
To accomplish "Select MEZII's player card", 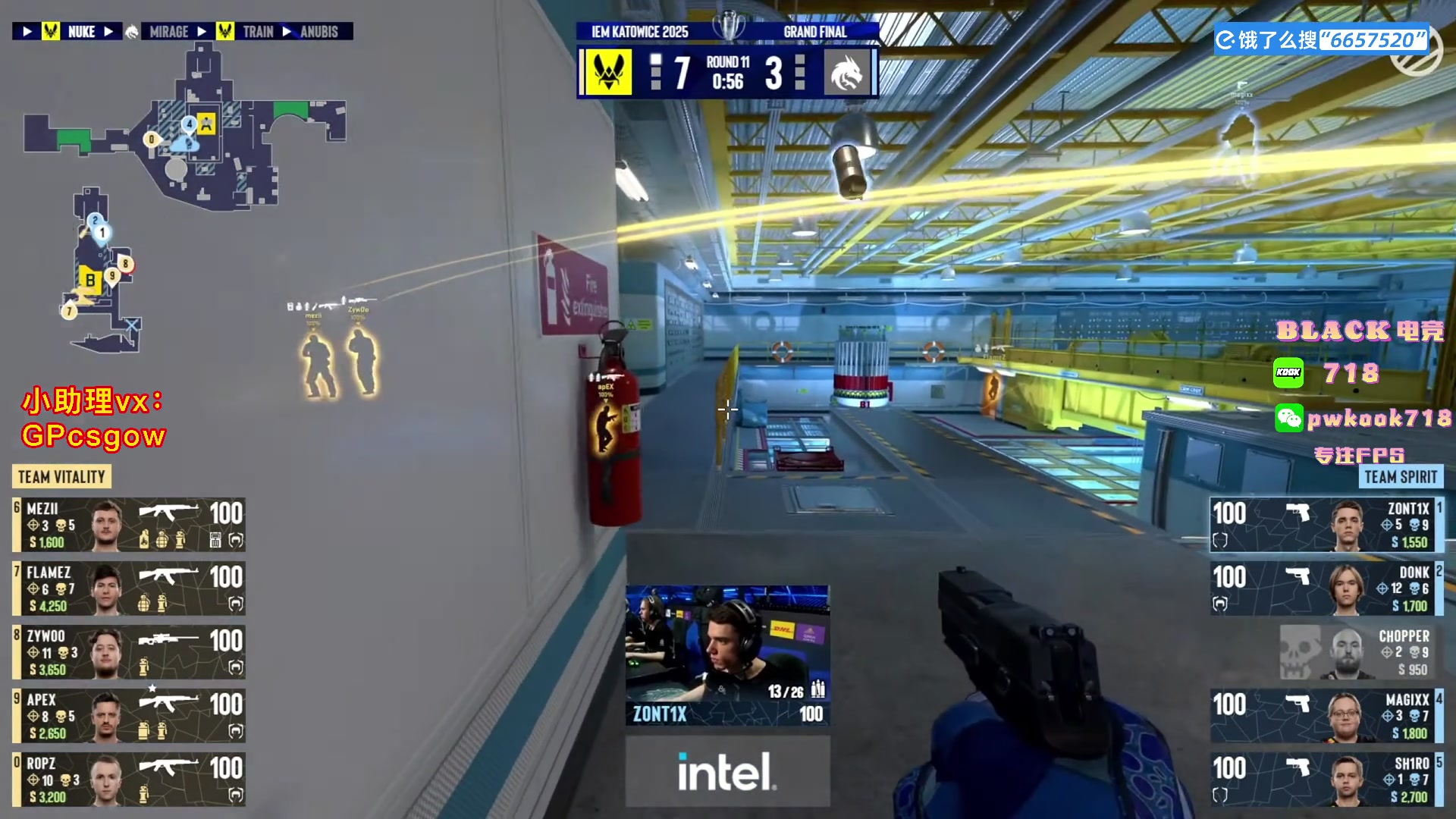I will (x=129, y=525).
